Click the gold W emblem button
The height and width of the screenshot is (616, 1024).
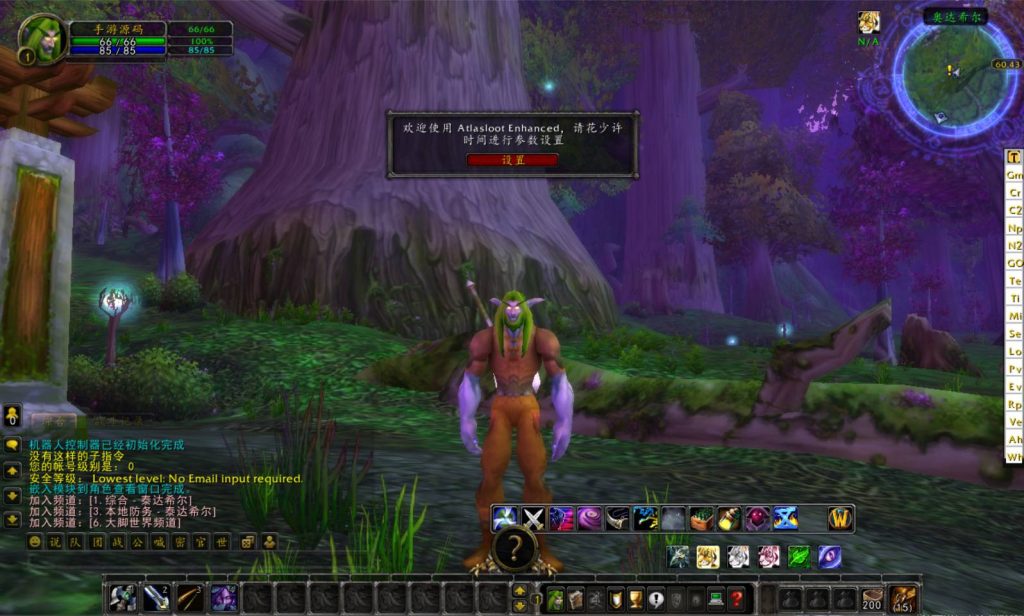841,519
